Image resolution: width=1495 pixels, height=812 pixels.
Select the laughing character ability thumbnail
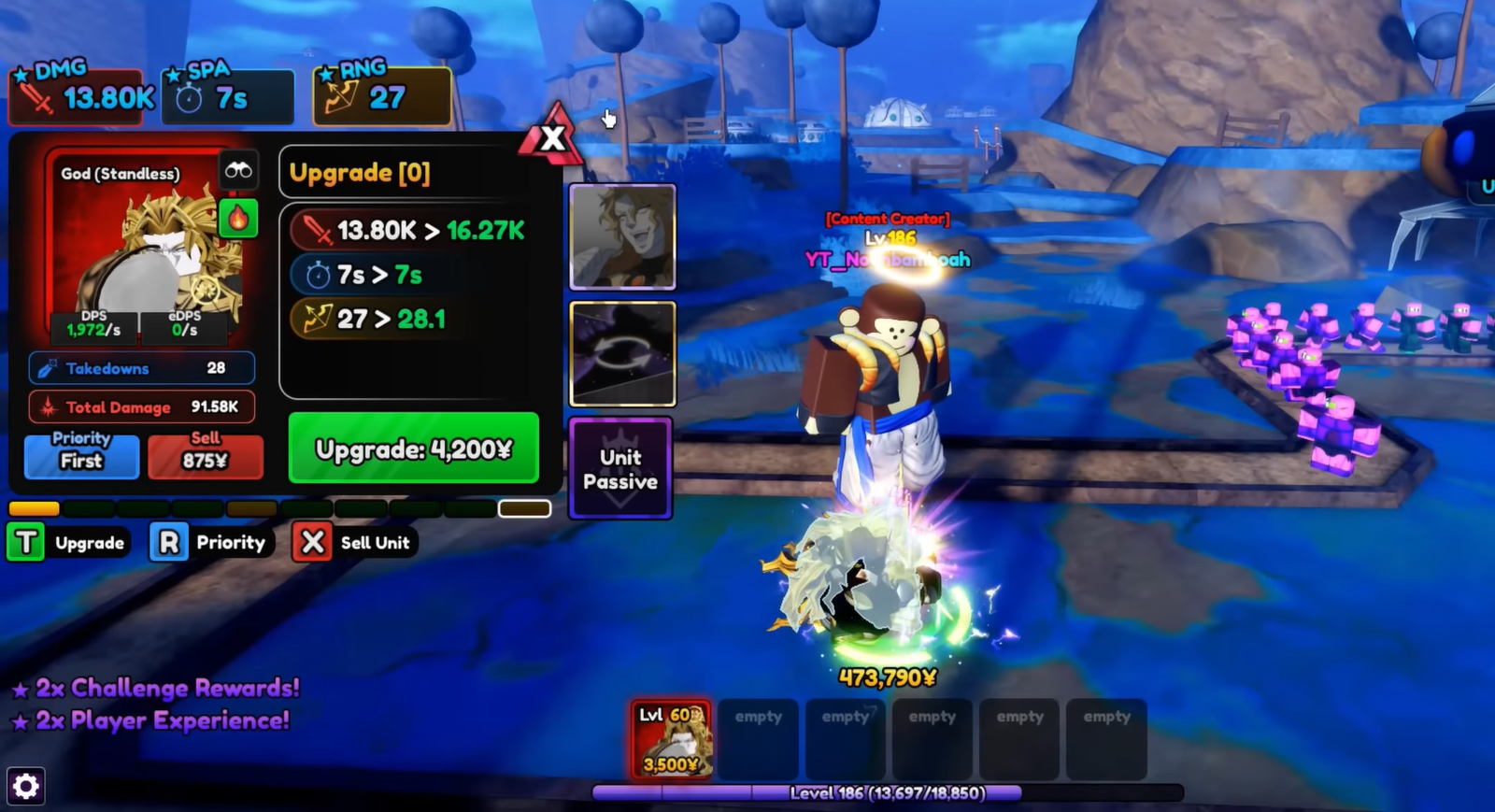pos(622,237)
